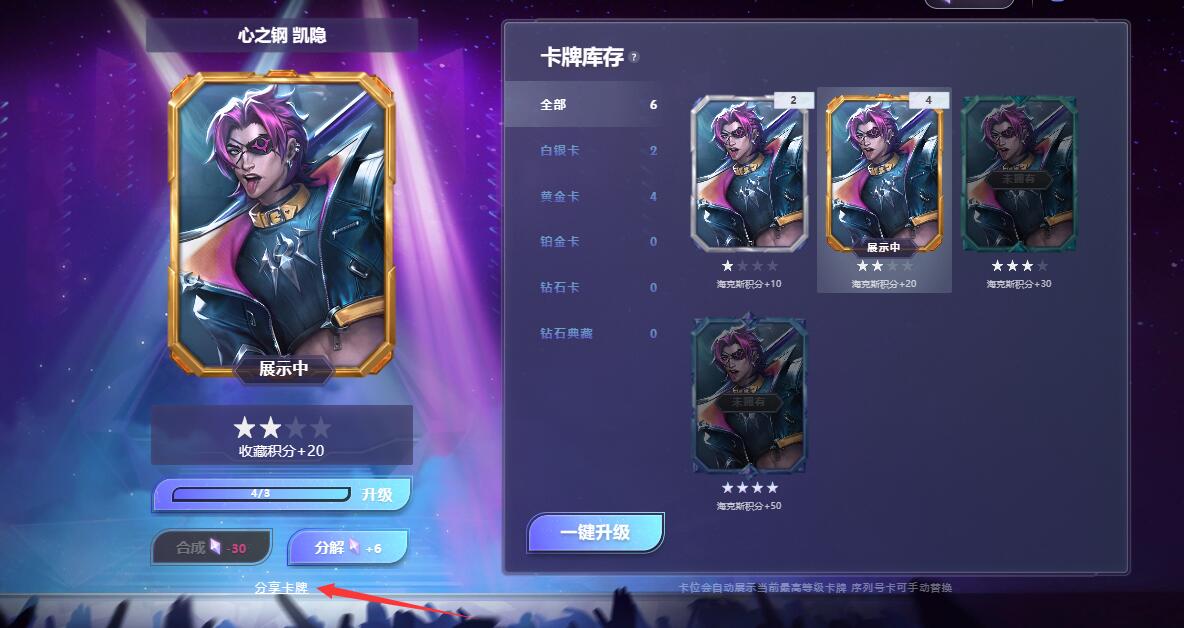Filter by 白银卡 silver cards
1184x628 pixels.
(x=582, y=150)
